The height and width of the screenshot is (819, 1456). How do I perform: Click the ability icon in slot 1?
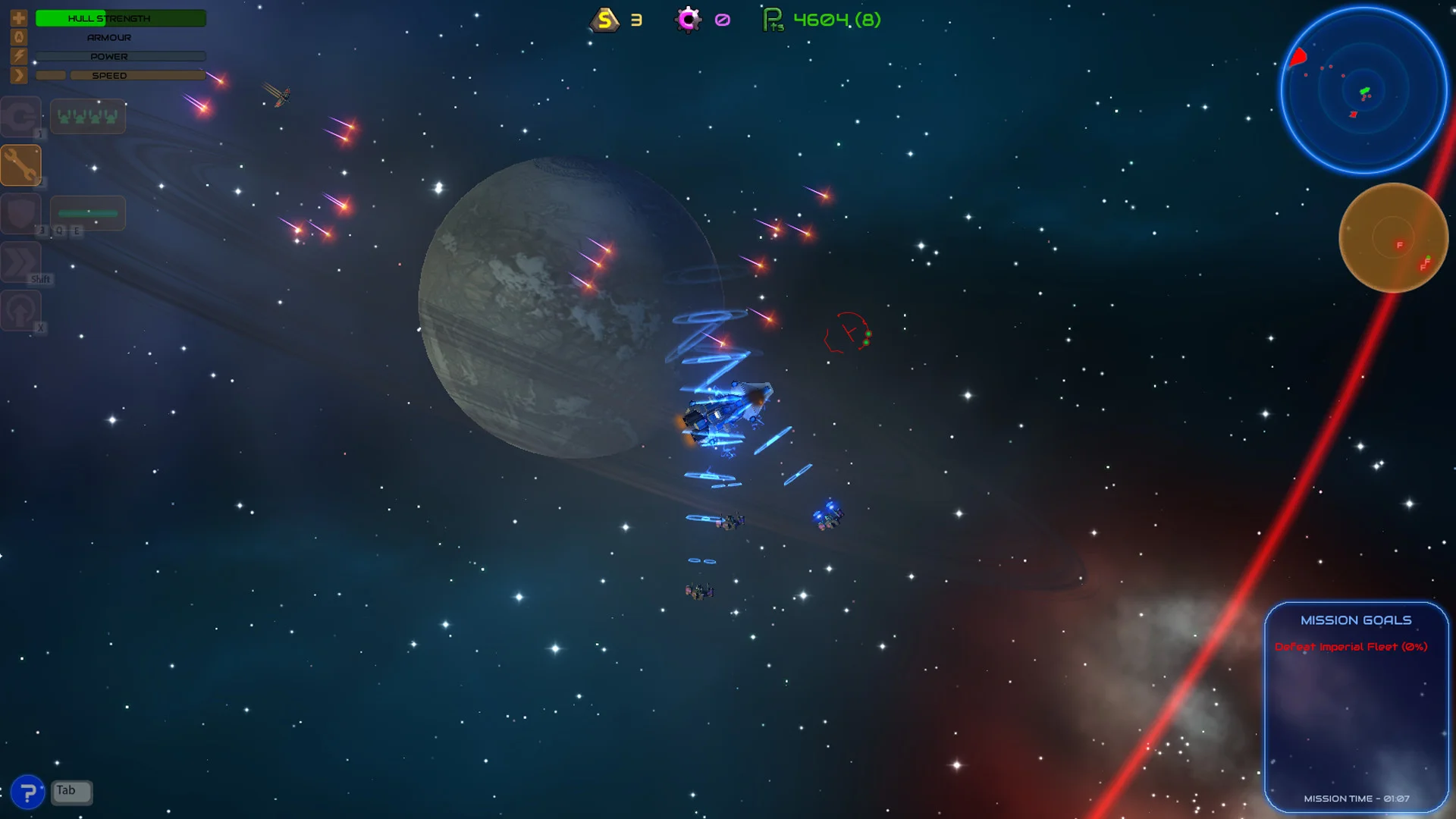(21, 116)
